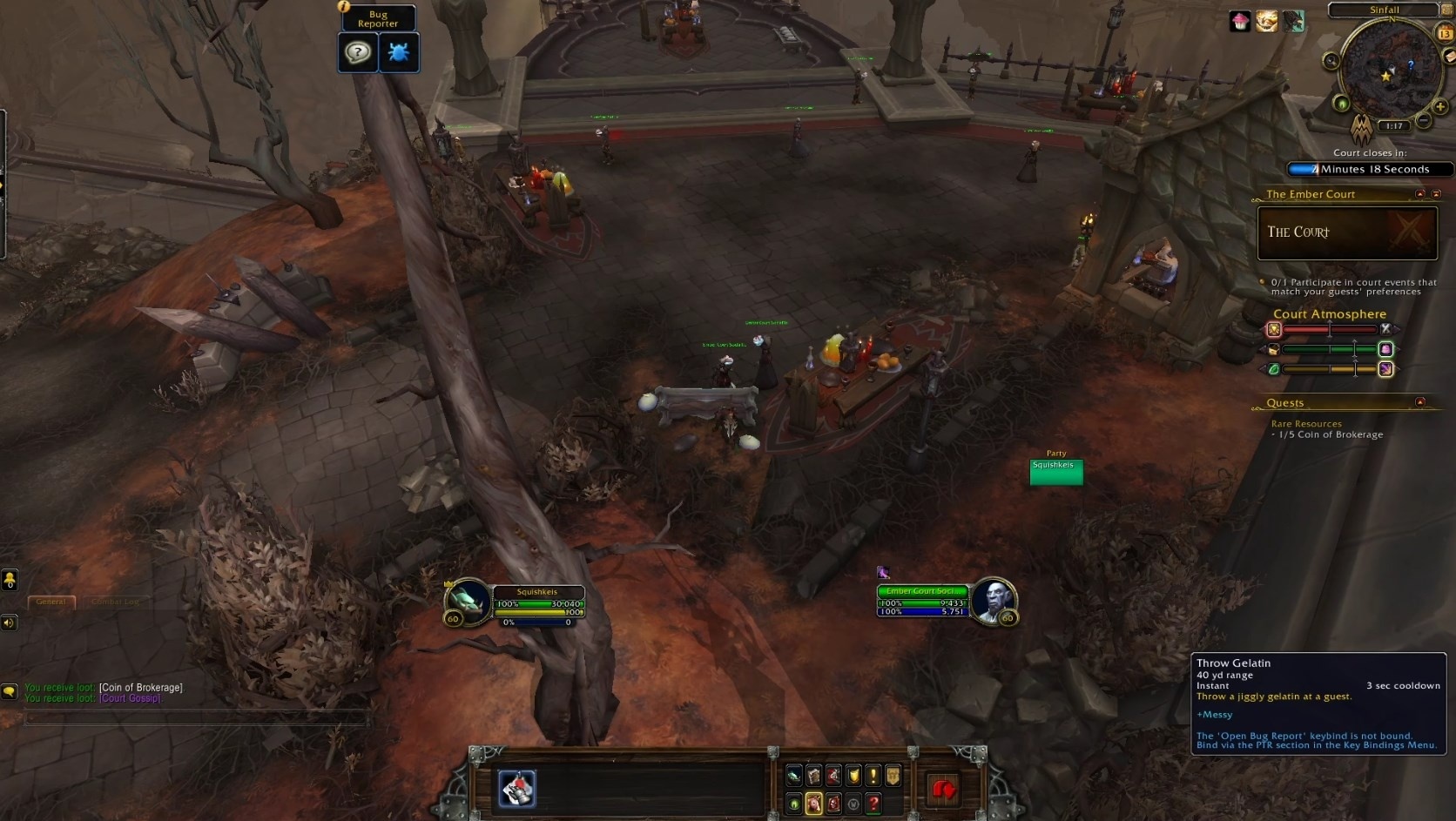Click the minimap tracking magnifier icon

click(1331, 60)
